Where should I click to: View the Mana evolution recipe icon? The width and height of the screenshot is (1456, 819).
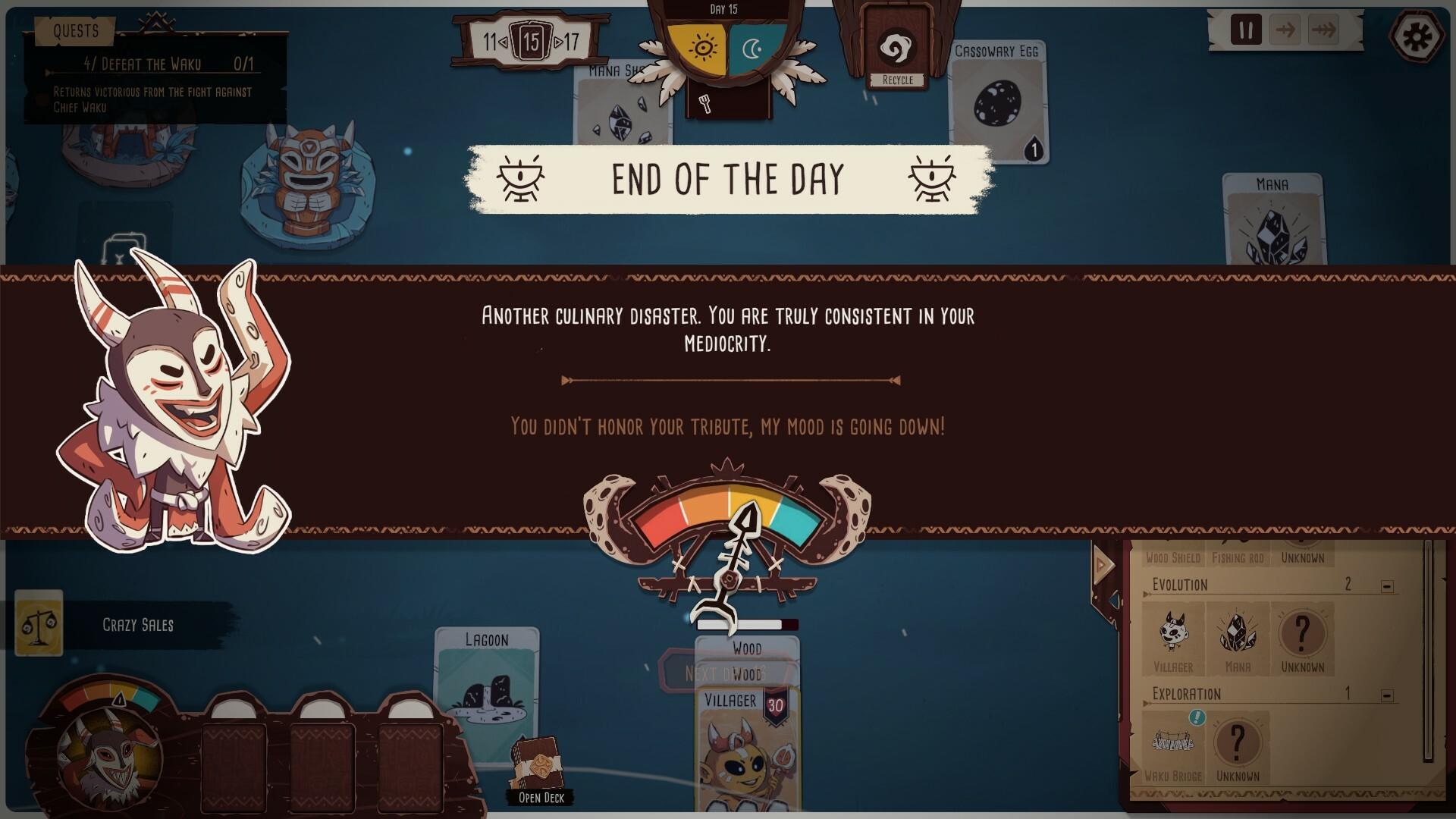[x=1238, y=634]
